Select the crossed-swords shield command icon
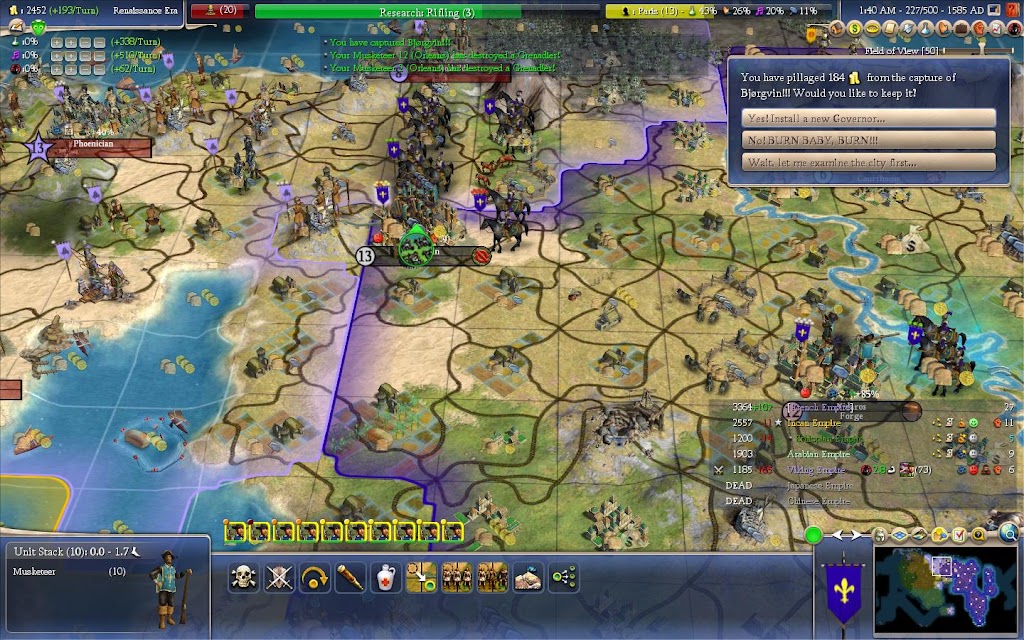 click(278, 577)
